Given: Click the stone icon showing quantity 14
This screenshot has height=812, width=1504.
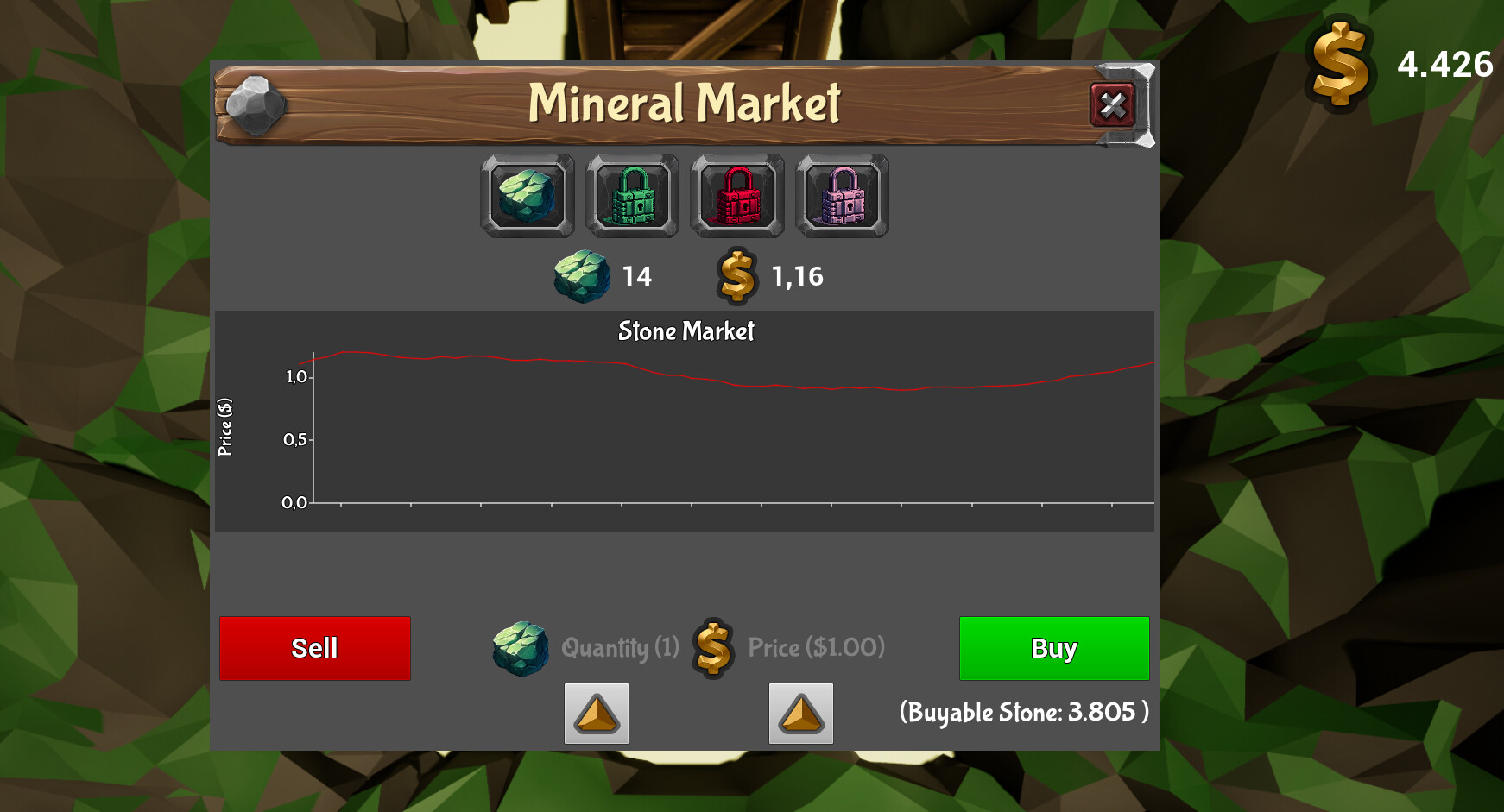Looking at the screenshot, I should (x=583, y=276).
